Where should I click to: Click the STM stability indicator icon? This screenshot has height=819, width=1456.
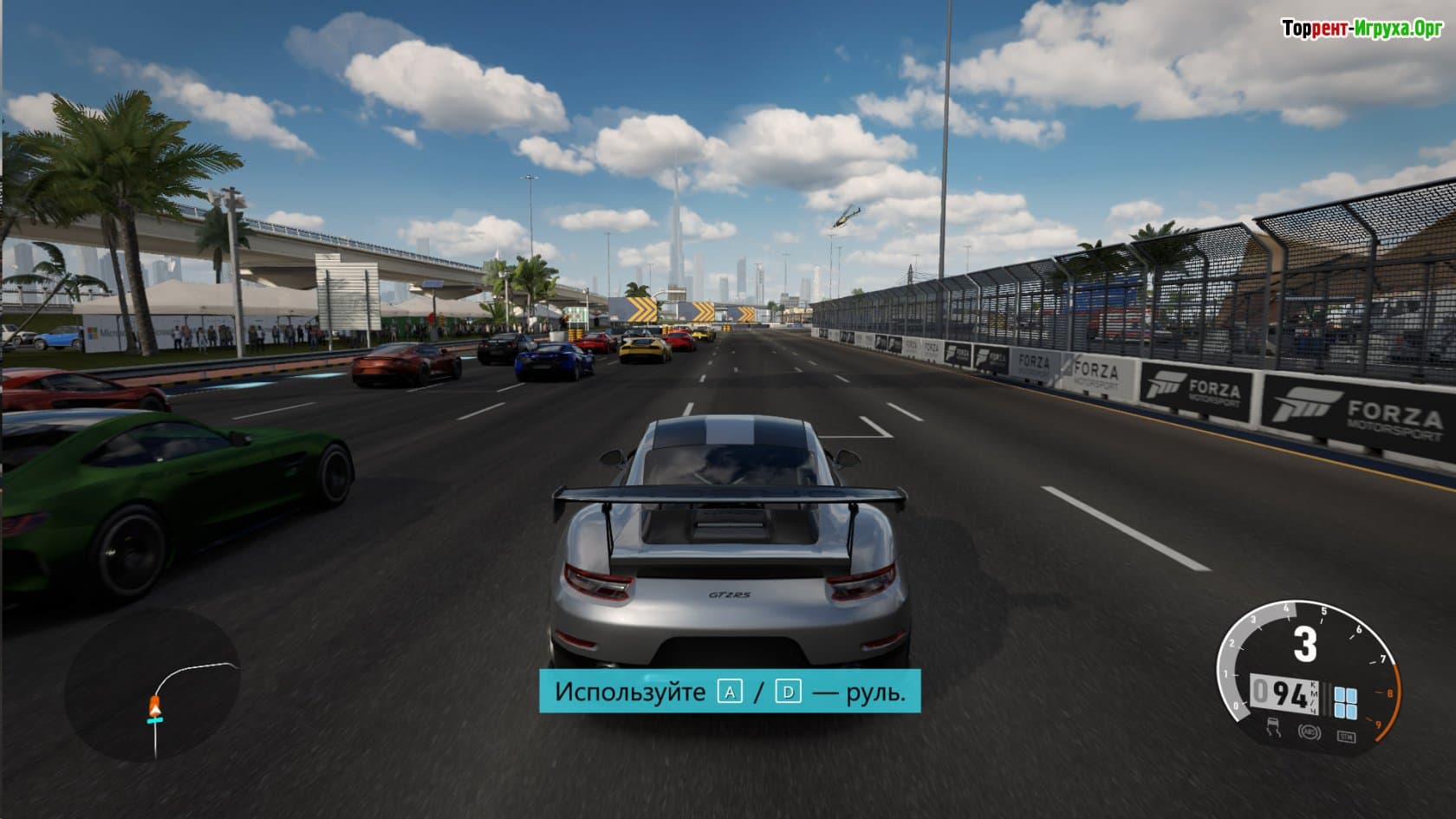point(1345,736)
